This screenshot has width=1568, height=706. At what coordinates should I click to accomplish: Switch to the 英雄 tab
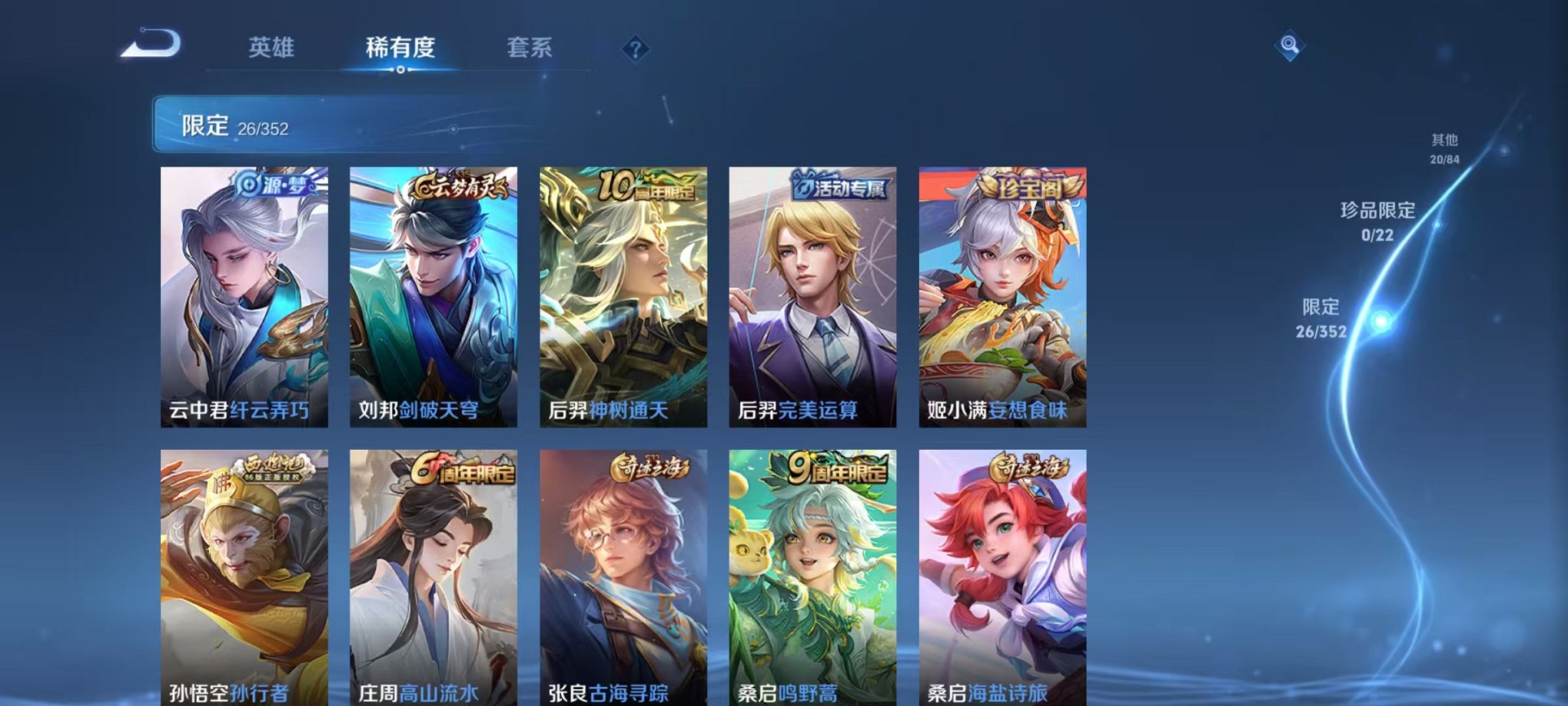pos(274,48)
